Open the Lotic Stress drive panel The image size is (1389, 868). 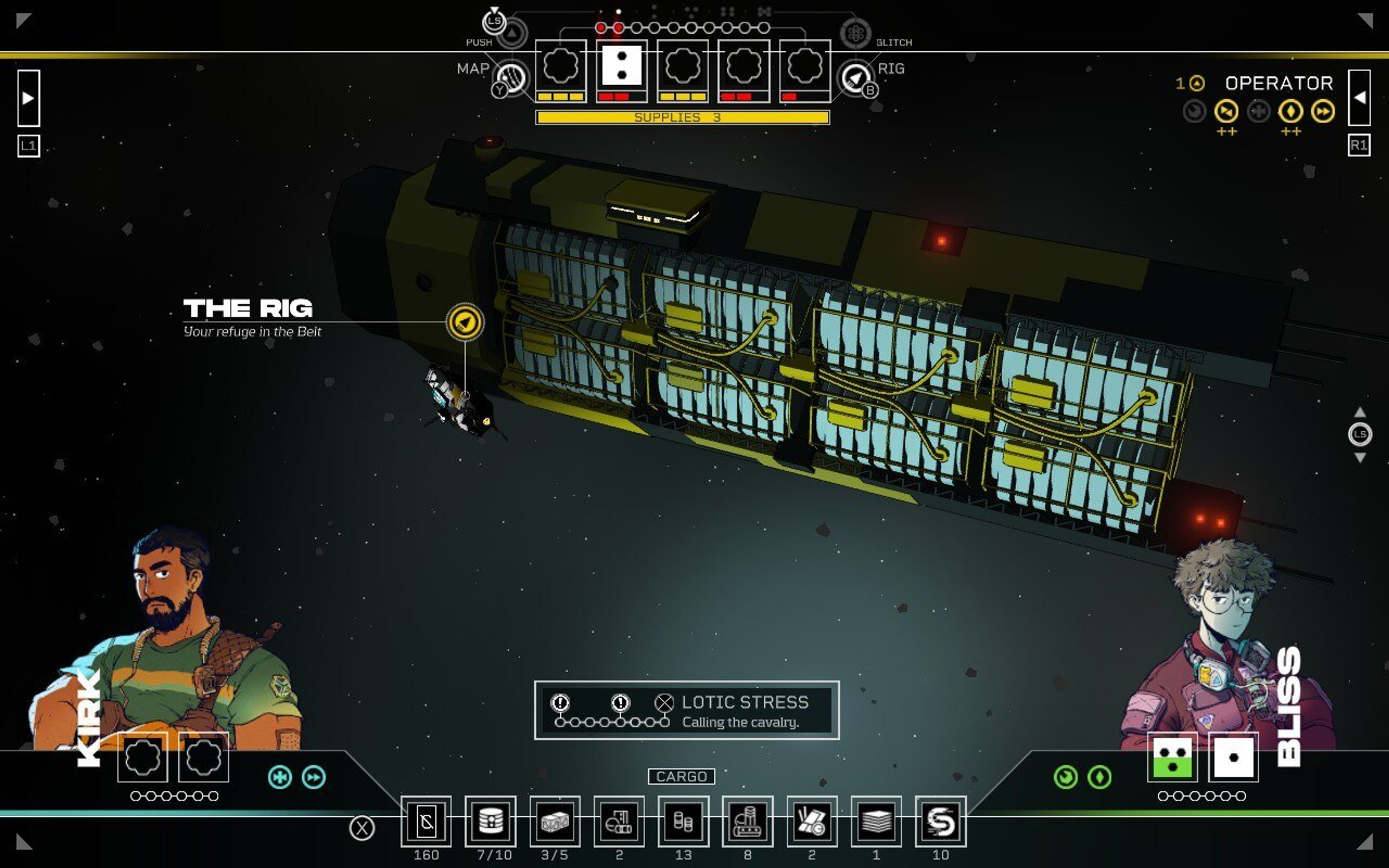[x=687, y=710]
